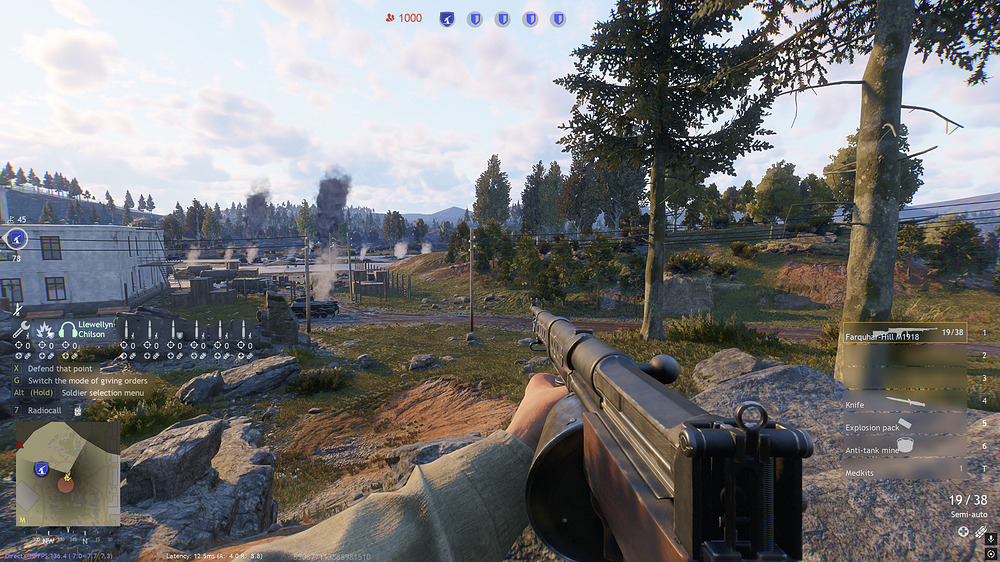Image resolution: width=1000 pixels, height=562 pixels.
Task: Click the radio icon beside Radiocall
Action: [x=77, y=409]
